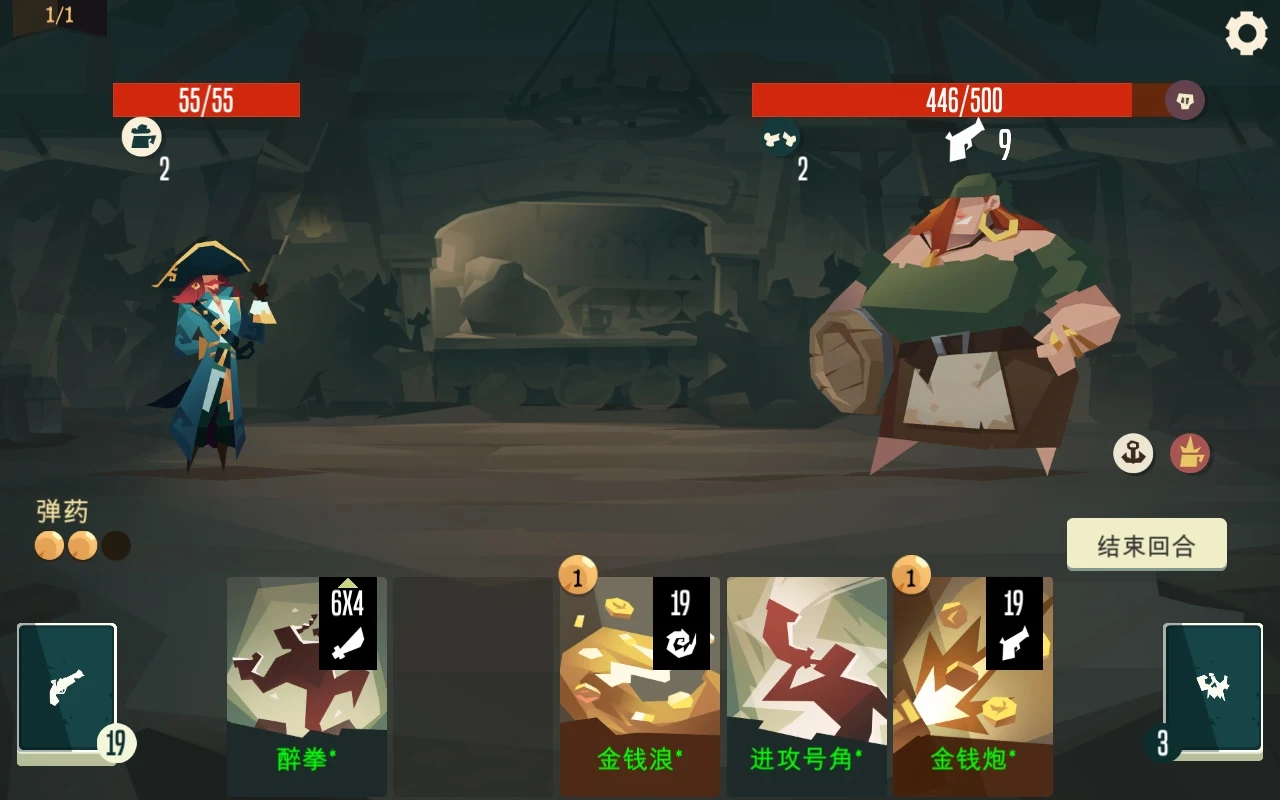Viewport: 1280px width, 800px height.
Task: Play the 醉拳 card
Action: click(x=306, y=686)
